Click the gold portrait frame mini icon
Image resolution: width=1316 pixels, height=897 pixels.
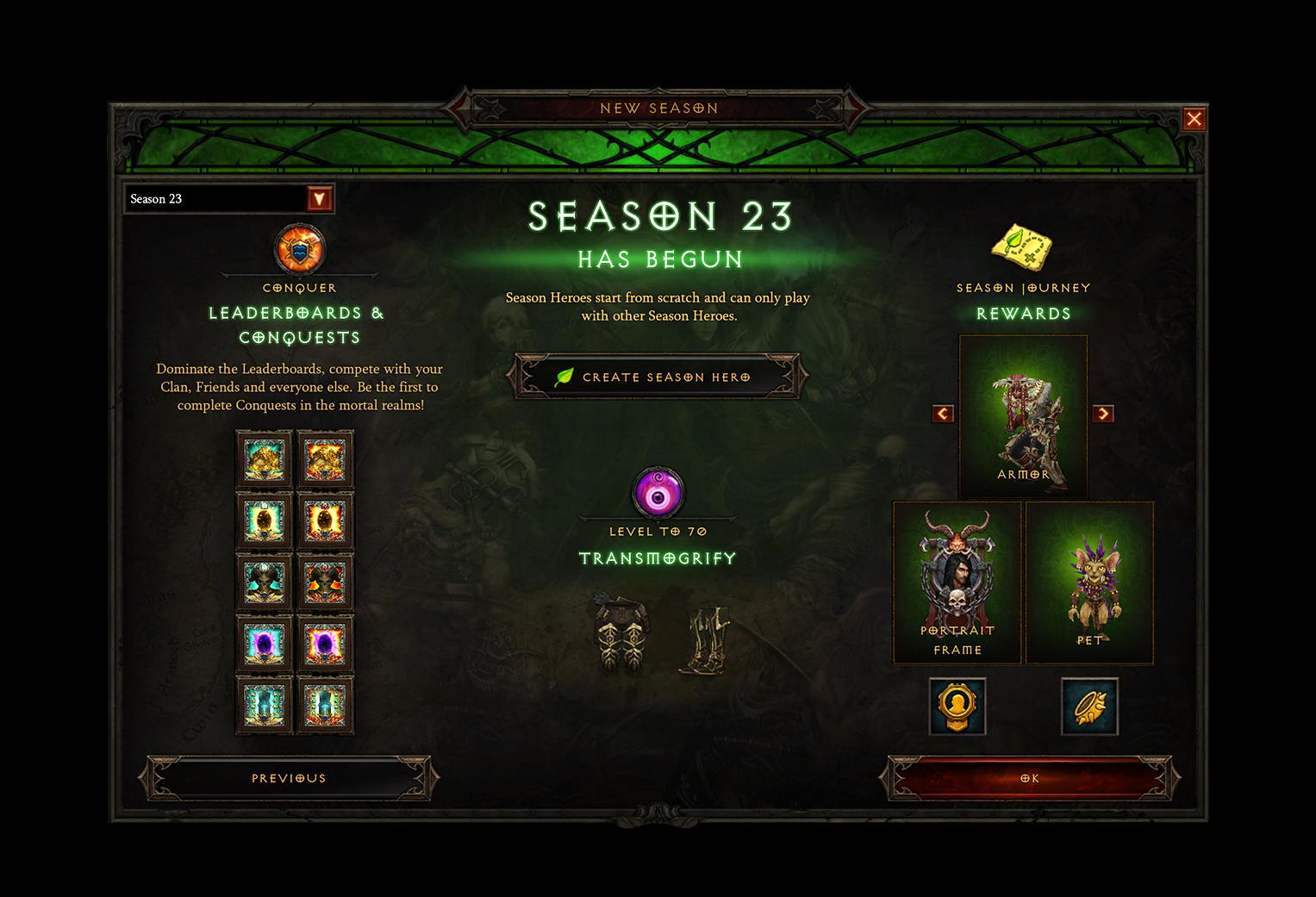click(957, 707)
